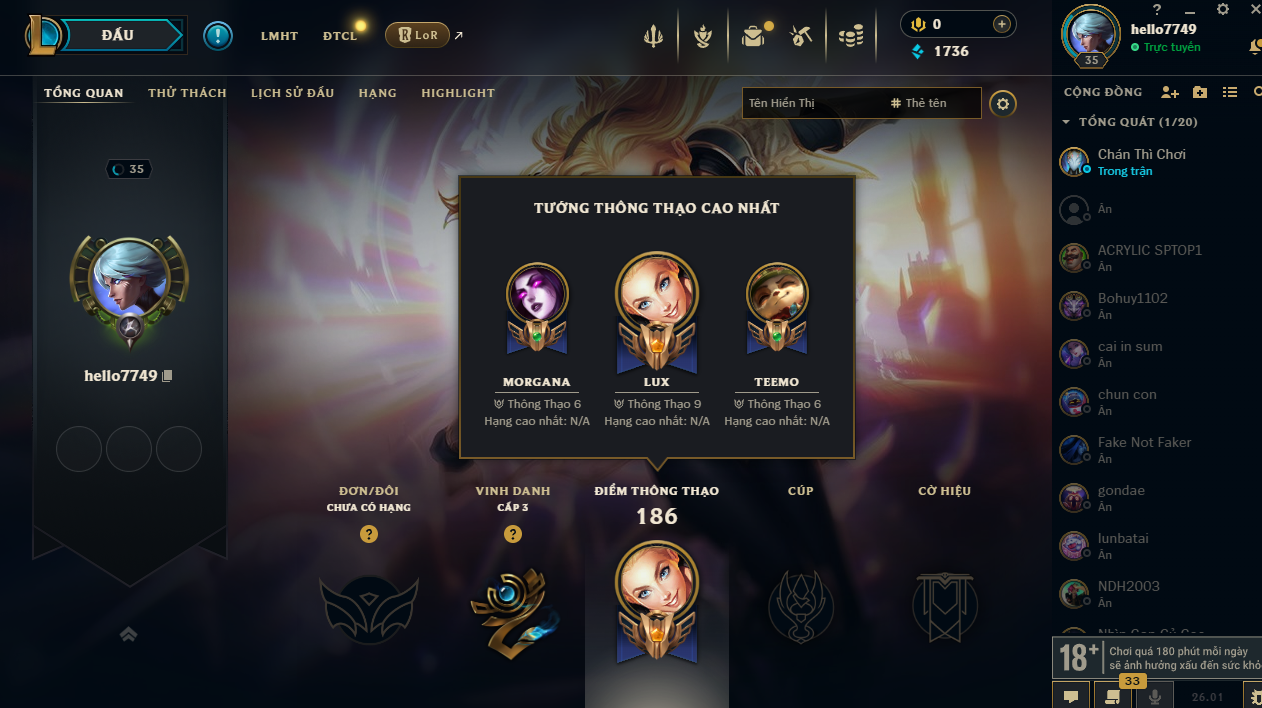This screenshot has height=708, width=1262.
Task: Open the missions scroll icon with 33 badge
Action: point(1110,695)
